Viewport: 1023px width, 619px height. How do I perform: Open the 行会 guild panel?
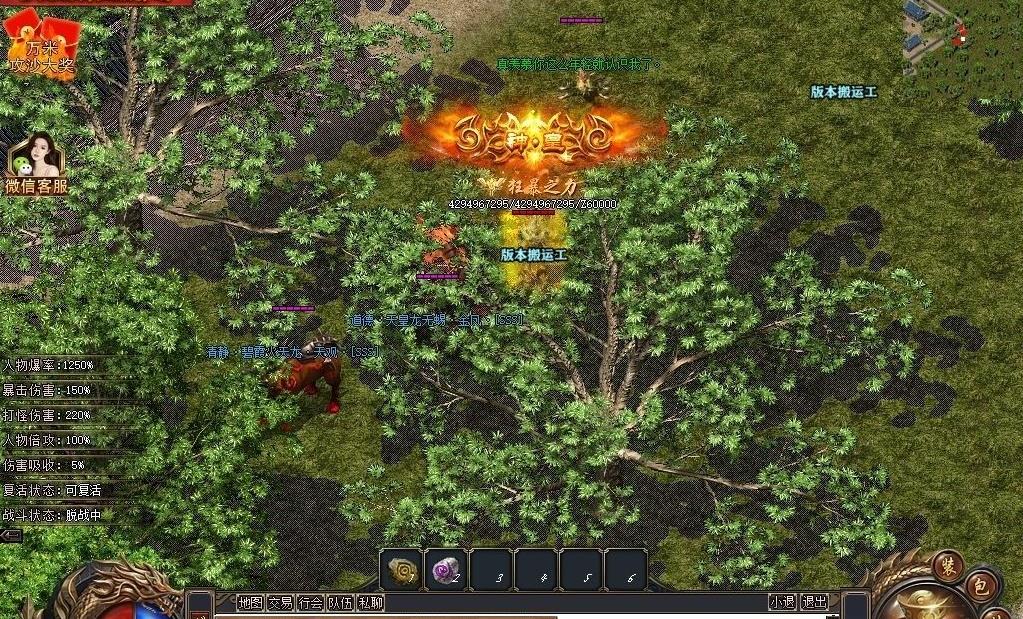311,602
